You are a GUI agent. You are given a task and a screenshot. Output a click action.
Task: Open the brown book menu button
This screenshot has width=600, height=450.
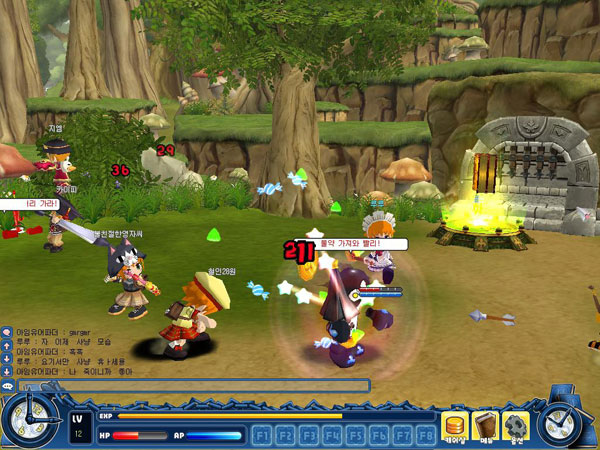486,426
